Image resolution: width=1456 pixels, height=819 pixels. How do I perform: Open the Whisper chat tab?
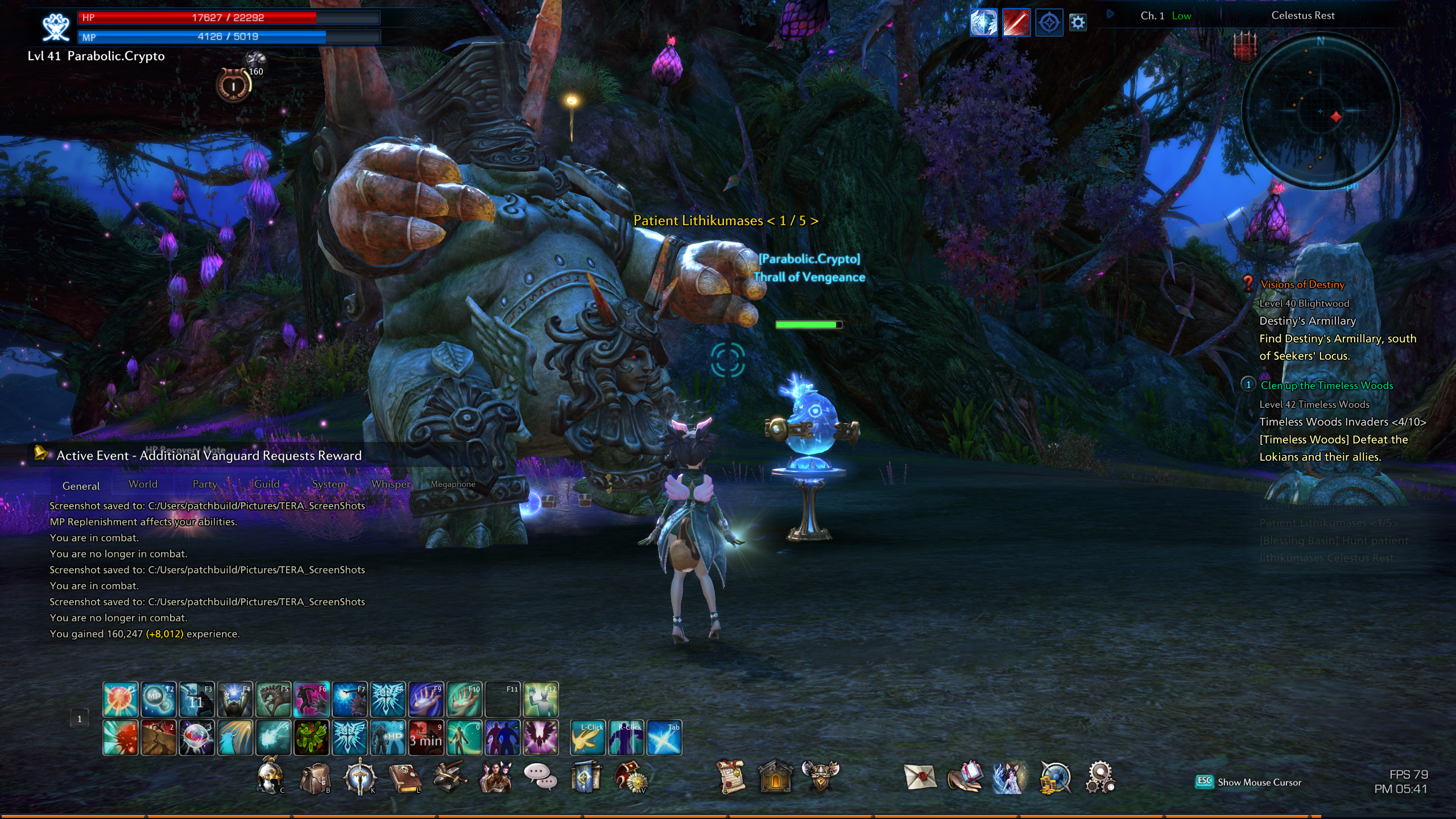tap(390, 484)
